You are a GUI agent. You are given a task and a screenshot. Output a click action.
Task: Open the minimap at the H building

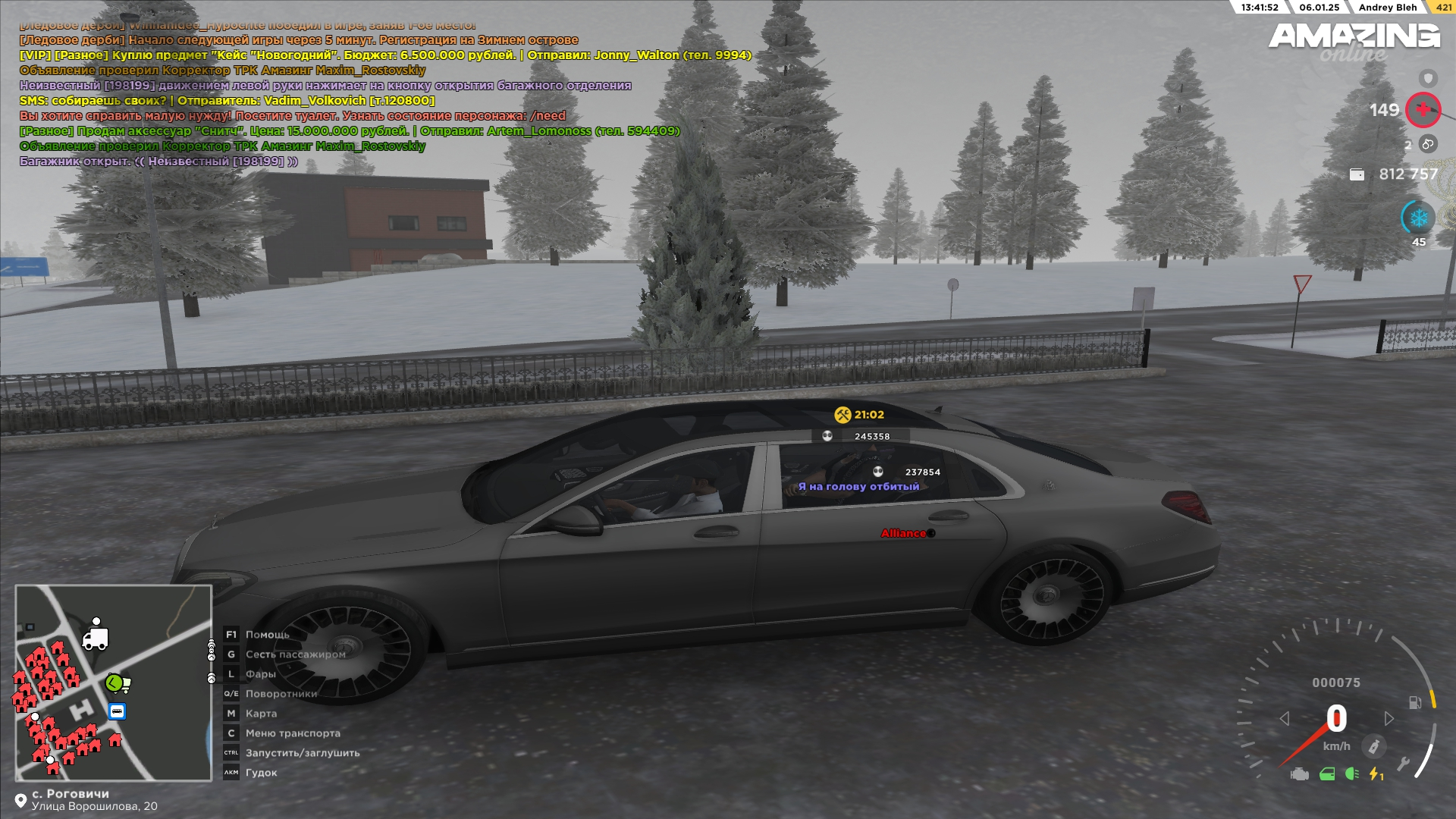pyautogui.click(x=81, y=711)
